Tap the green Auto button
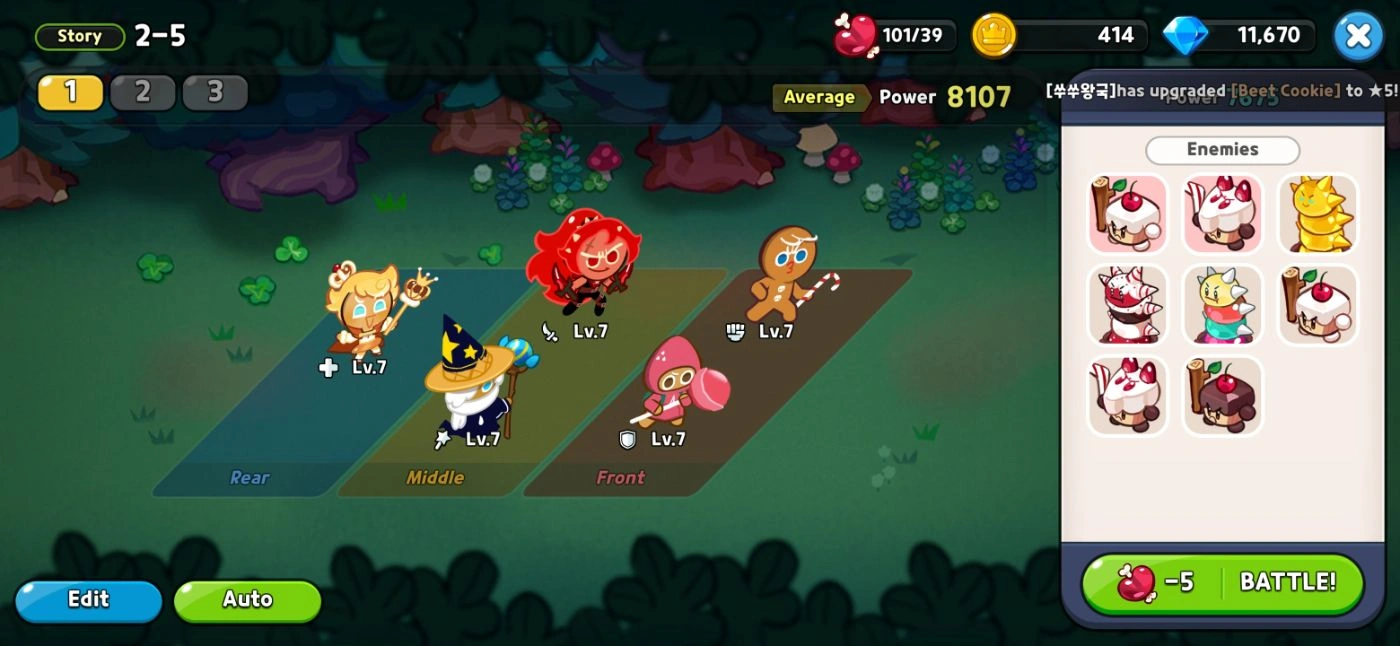The image size is (1400, 646). (x=247, y=600)
